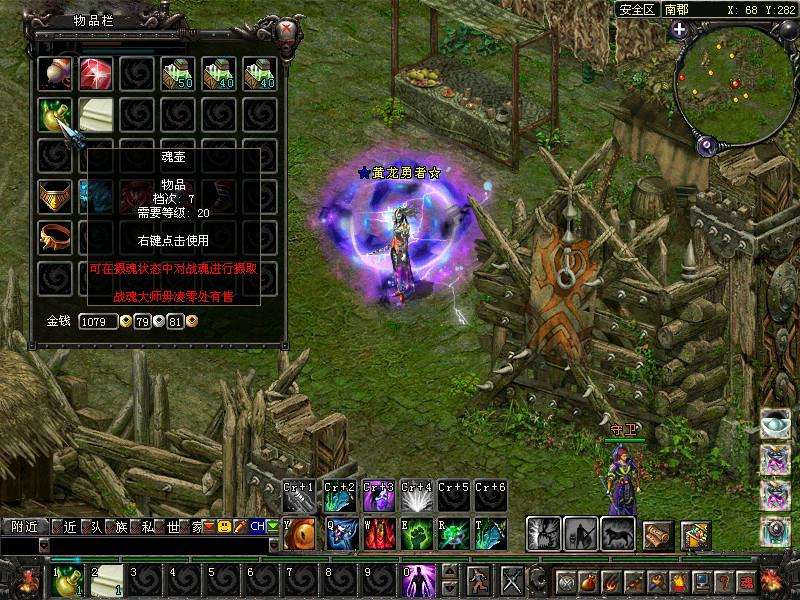Click the minimap's plus zoom button

pos(679,29)
